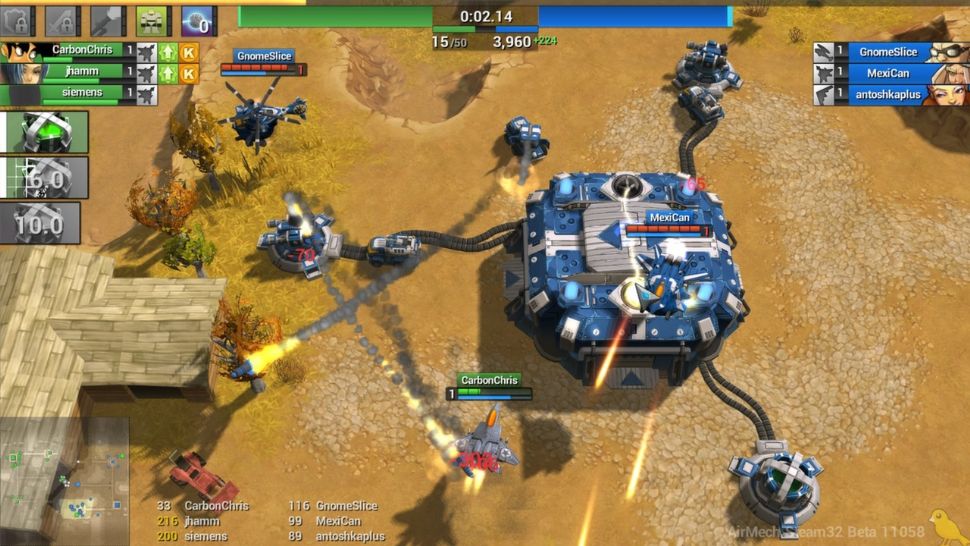Click the orange K icon beside jhamm
Image resolution: width=970 pixels, height=546 pixels.
pyautogui.click(x=189, y=73)
